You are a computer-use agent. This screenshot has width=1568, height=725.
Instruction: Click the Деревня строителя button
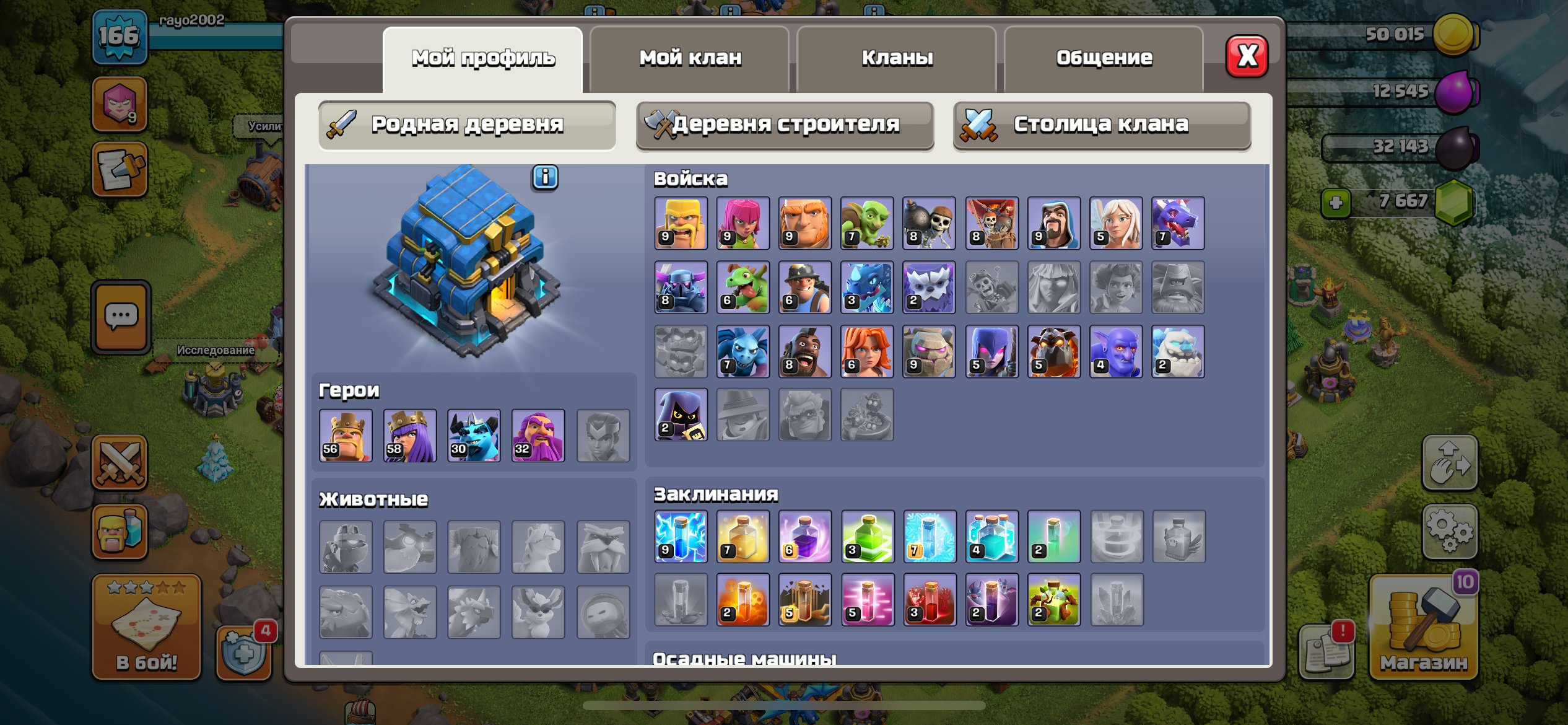[x=785, y=125]
